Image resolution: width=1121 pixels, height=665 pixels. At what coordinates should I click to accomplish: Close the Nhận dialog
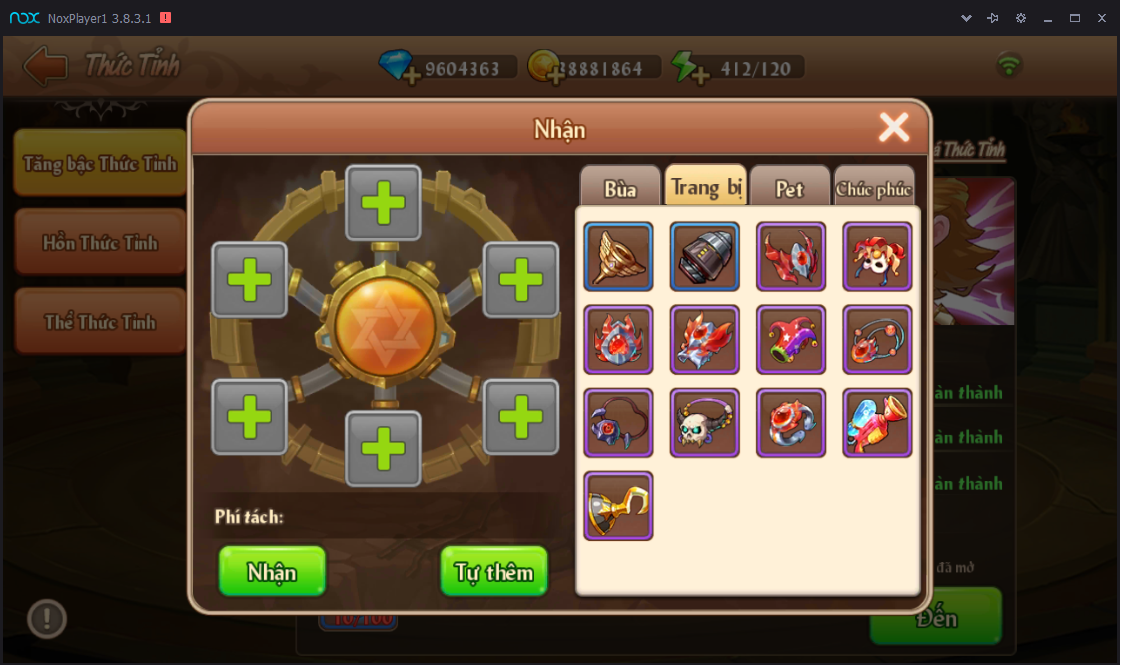(x=893, y=127)
